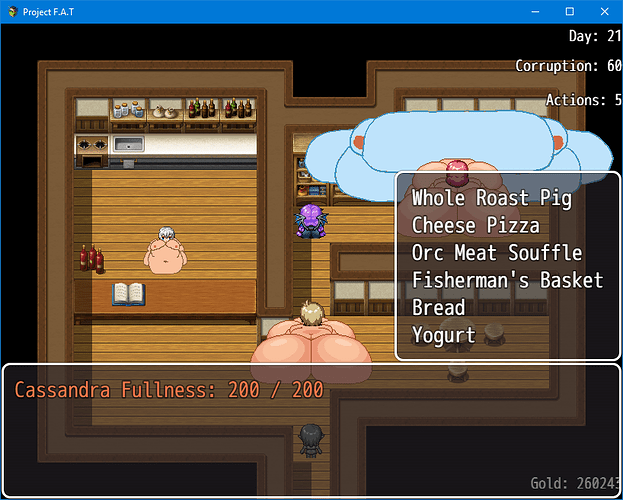Viewport: 623px width, 500px height.
Task: Close the Project F.A.T window
Action: point(600,11)
